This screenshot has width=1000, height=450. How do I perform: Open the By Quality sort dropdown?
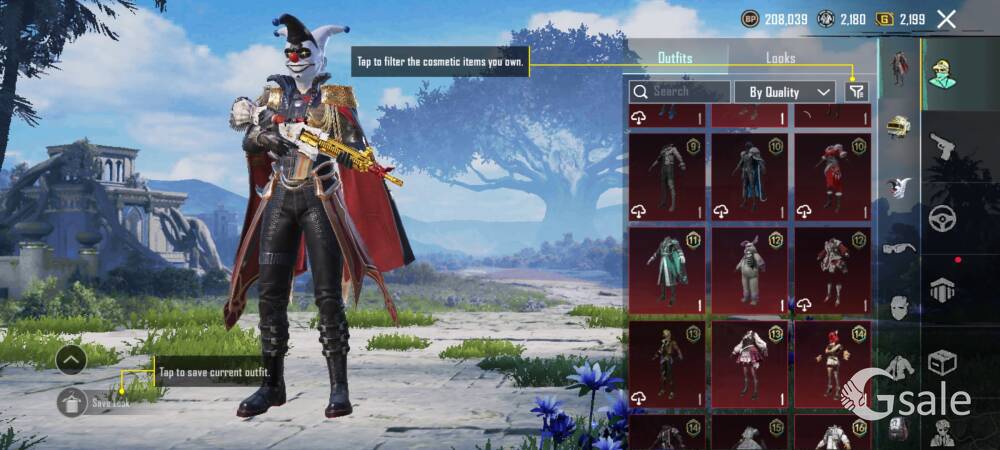click(785, 92)
